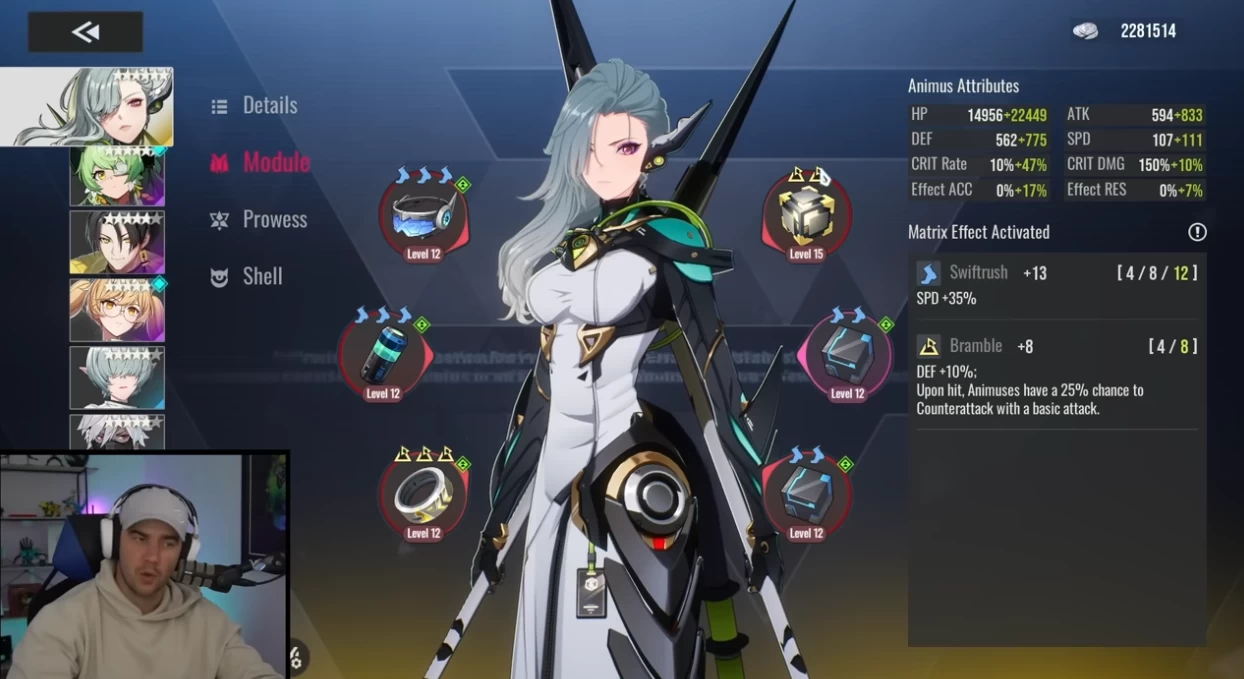The height and width of the screenshot is (679, 1244).
Task: Select the teal-haired elf character portrait
Action: tap(117, 377)
